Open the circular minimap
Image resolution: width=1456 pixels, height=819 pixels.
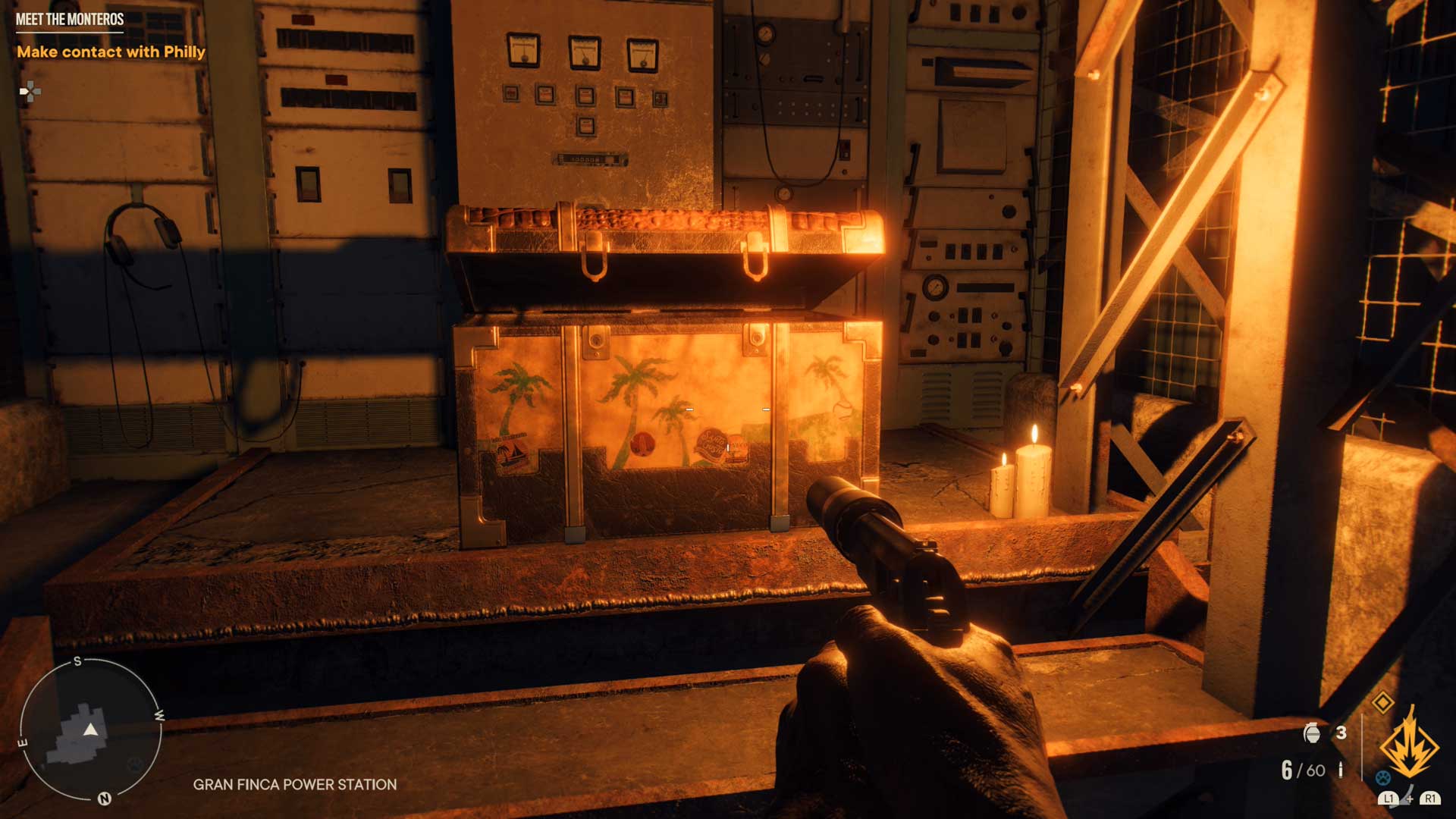point(90,730)
